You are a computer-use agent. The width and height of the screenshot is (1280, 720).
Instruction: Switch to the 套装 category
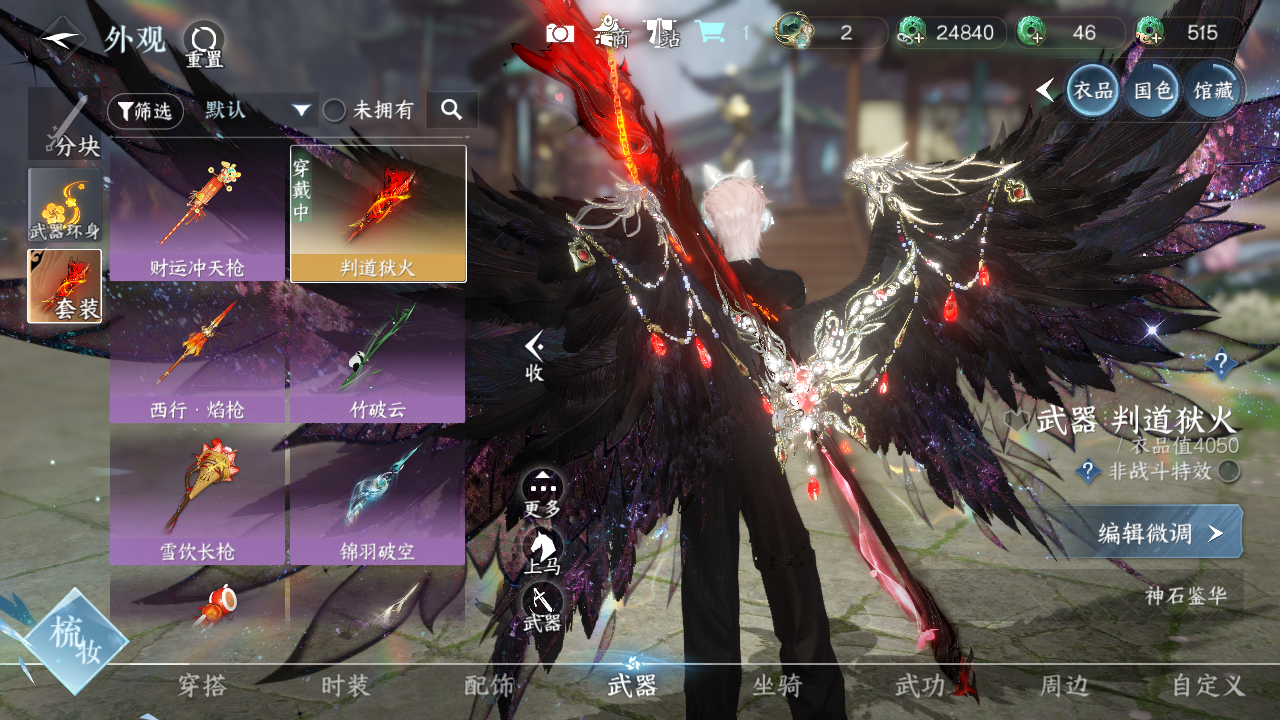(x=65, y=286)
